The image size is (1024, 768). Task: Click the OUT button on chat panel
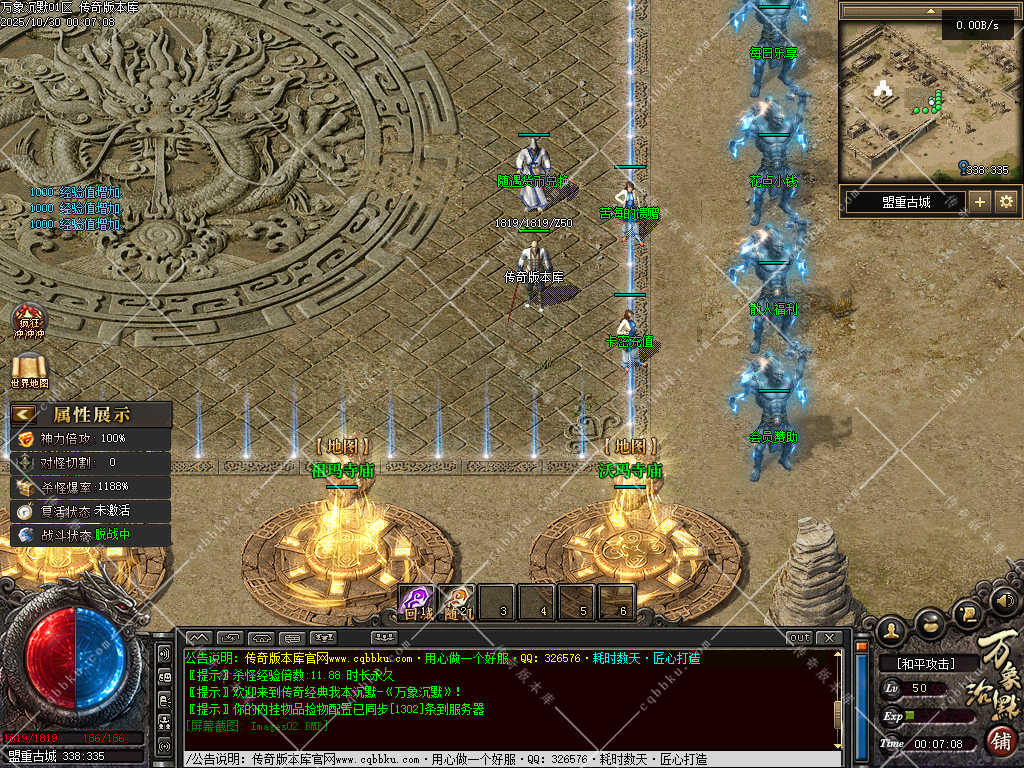coord(800,638)
